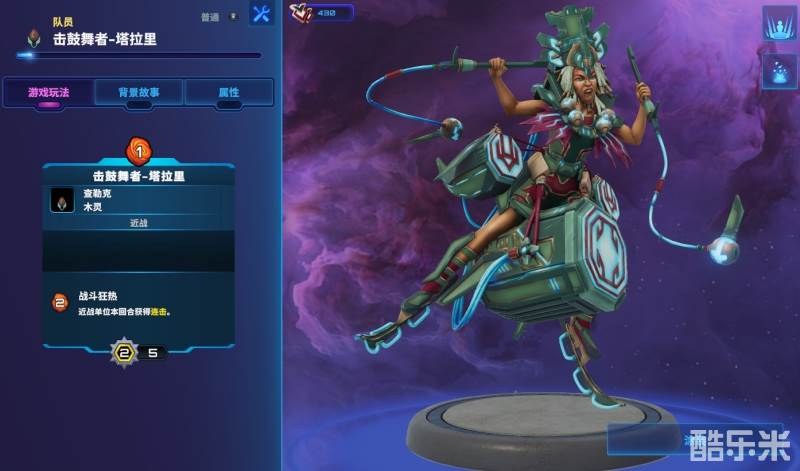
Task: Click the 查勒克 faction emblem on the card
Action: click(x=62, y=201)
